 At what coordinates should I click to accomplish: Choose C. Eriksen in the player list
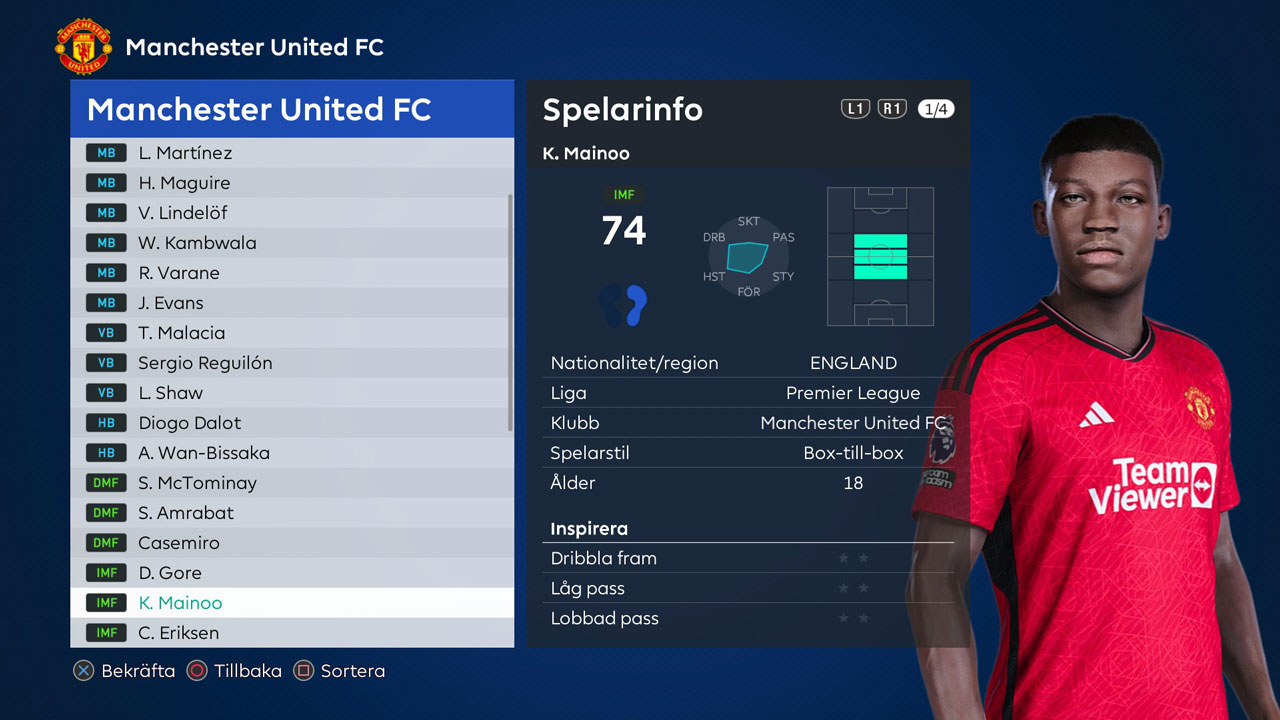click(290, 633)
